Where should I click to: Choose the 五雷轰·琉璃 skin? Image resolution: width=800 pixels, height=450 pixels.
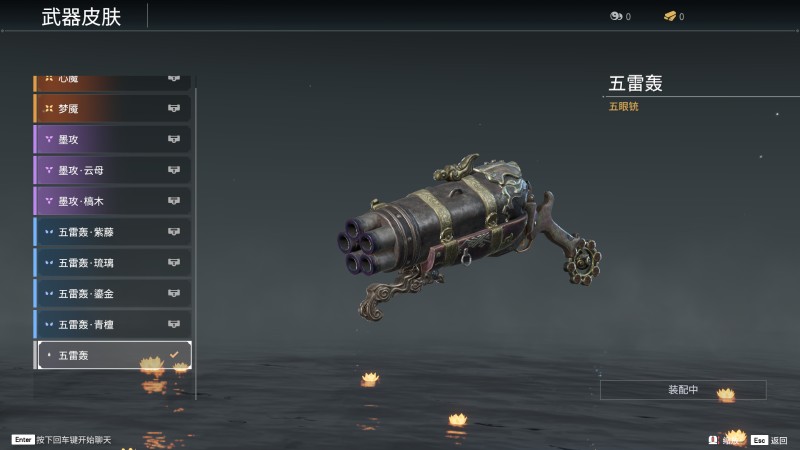pyautogui.click(x=112, y=263)
